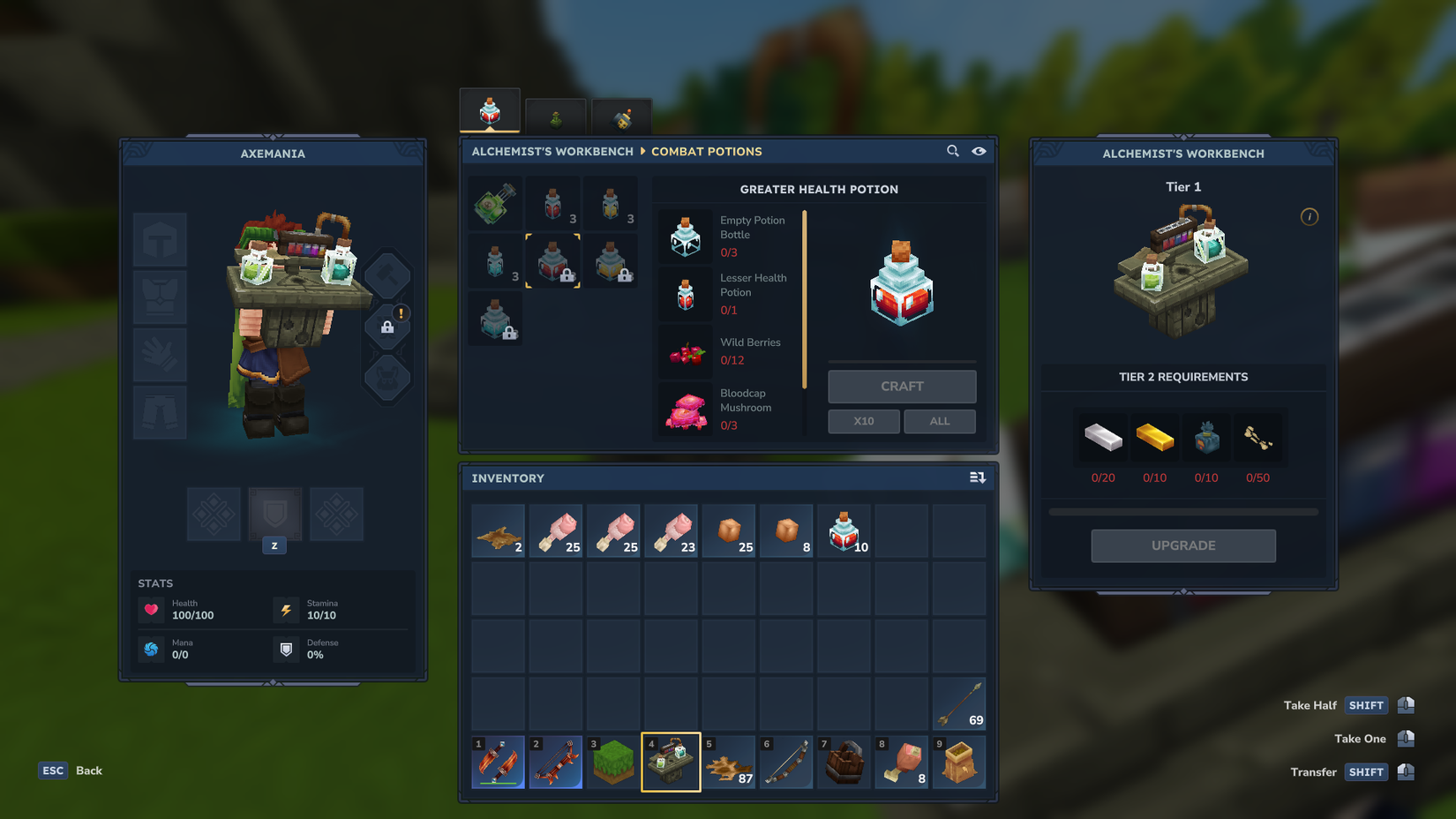Select the helmet equipment slot
Image resolution: width=1456 pixels, height=819 pixels.
click(160, 239)
